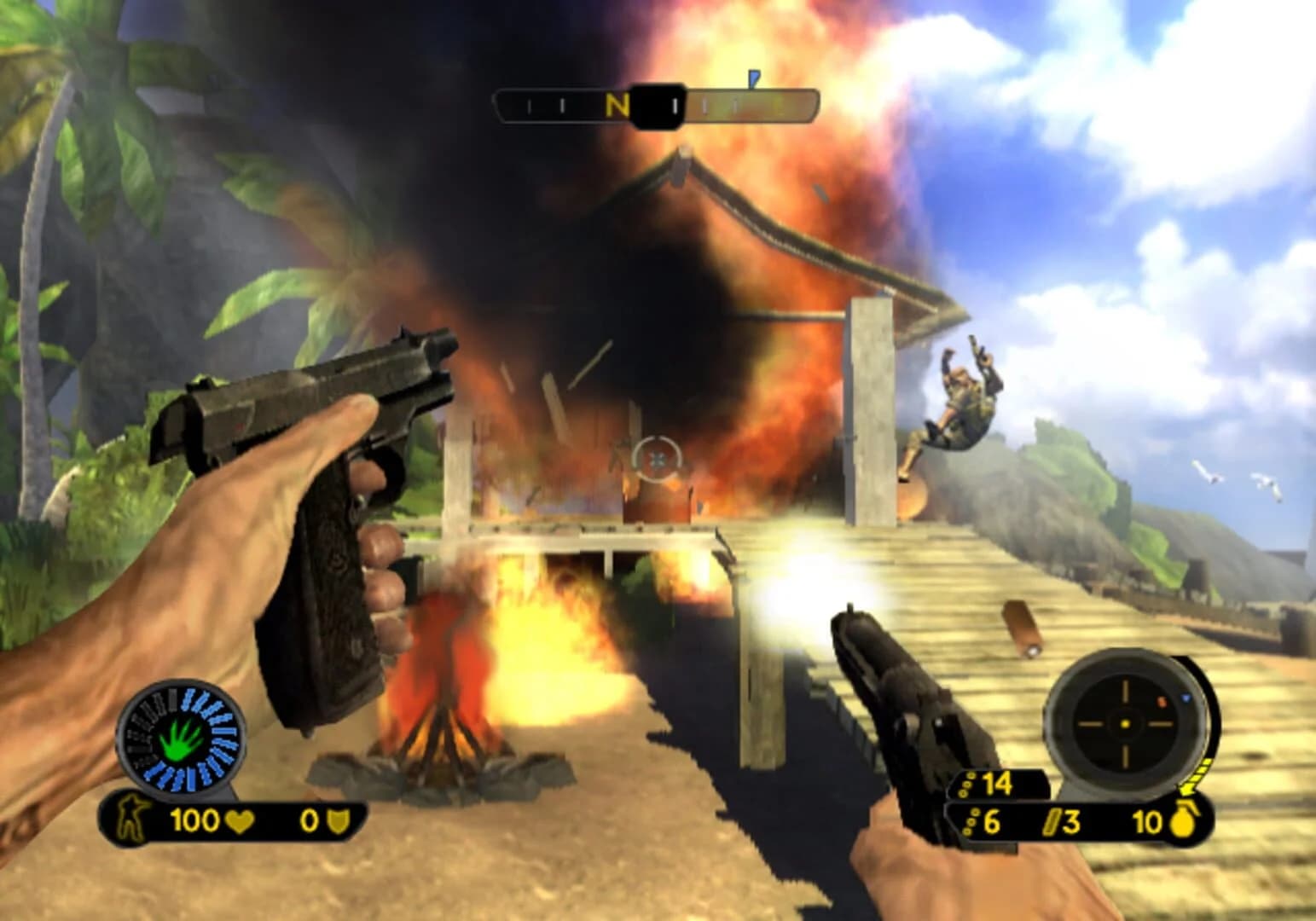
Task: Click the 10 grenade count label
Action: (1147, 820)
